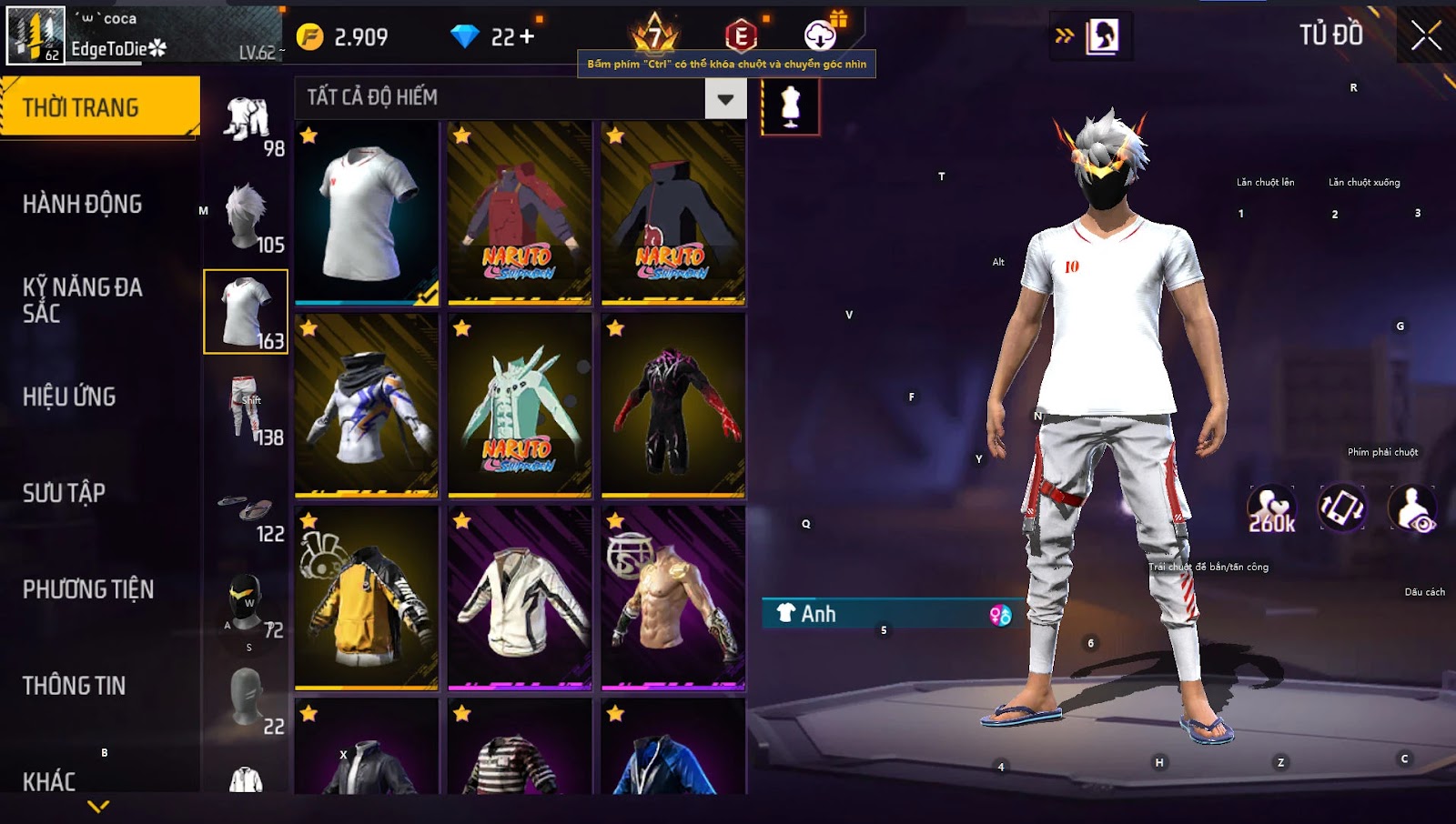Pick the shirtless muscular torso skin

(x=673, y=598)
